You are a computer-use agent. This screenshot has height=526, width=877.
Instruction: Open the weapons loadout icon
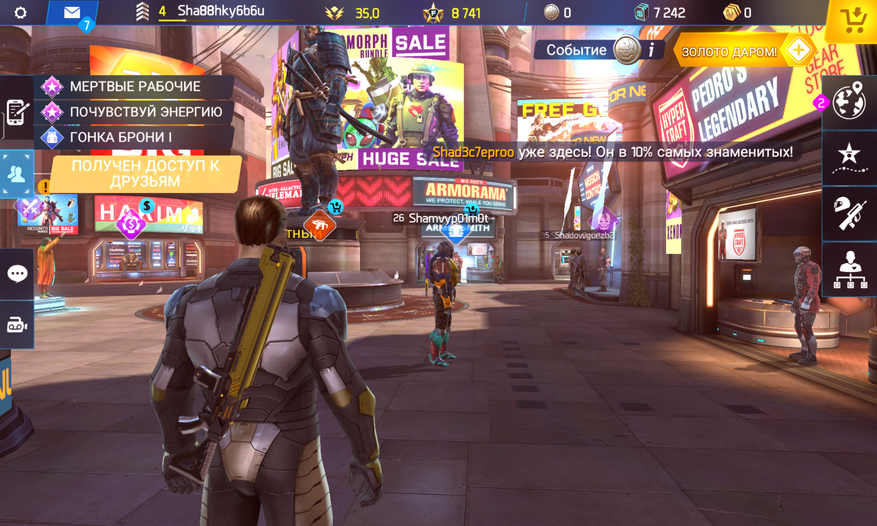coord(850,210)
